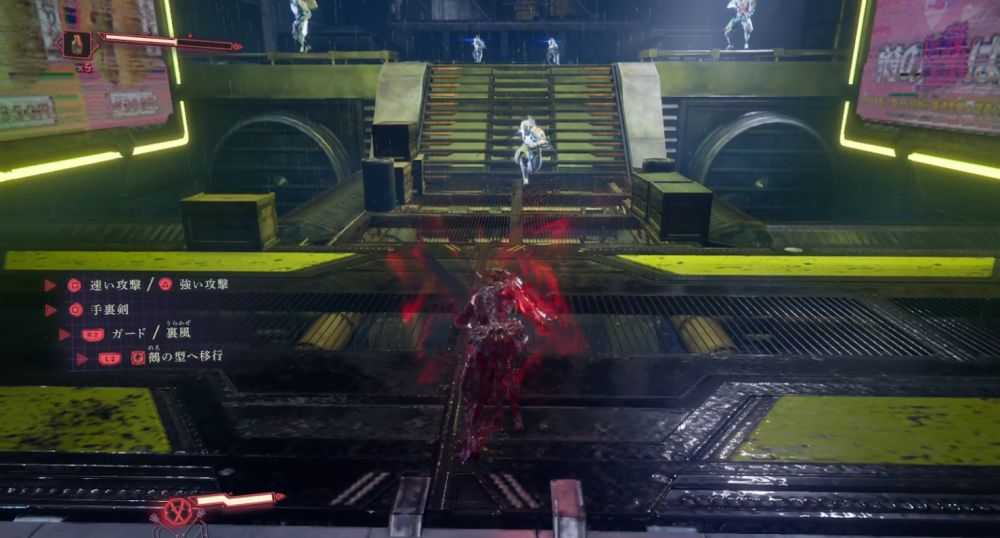Select the consumable item slot showing x5
Image resolution: width=1000 pixels, height=538 pixels.
(78, 44)
